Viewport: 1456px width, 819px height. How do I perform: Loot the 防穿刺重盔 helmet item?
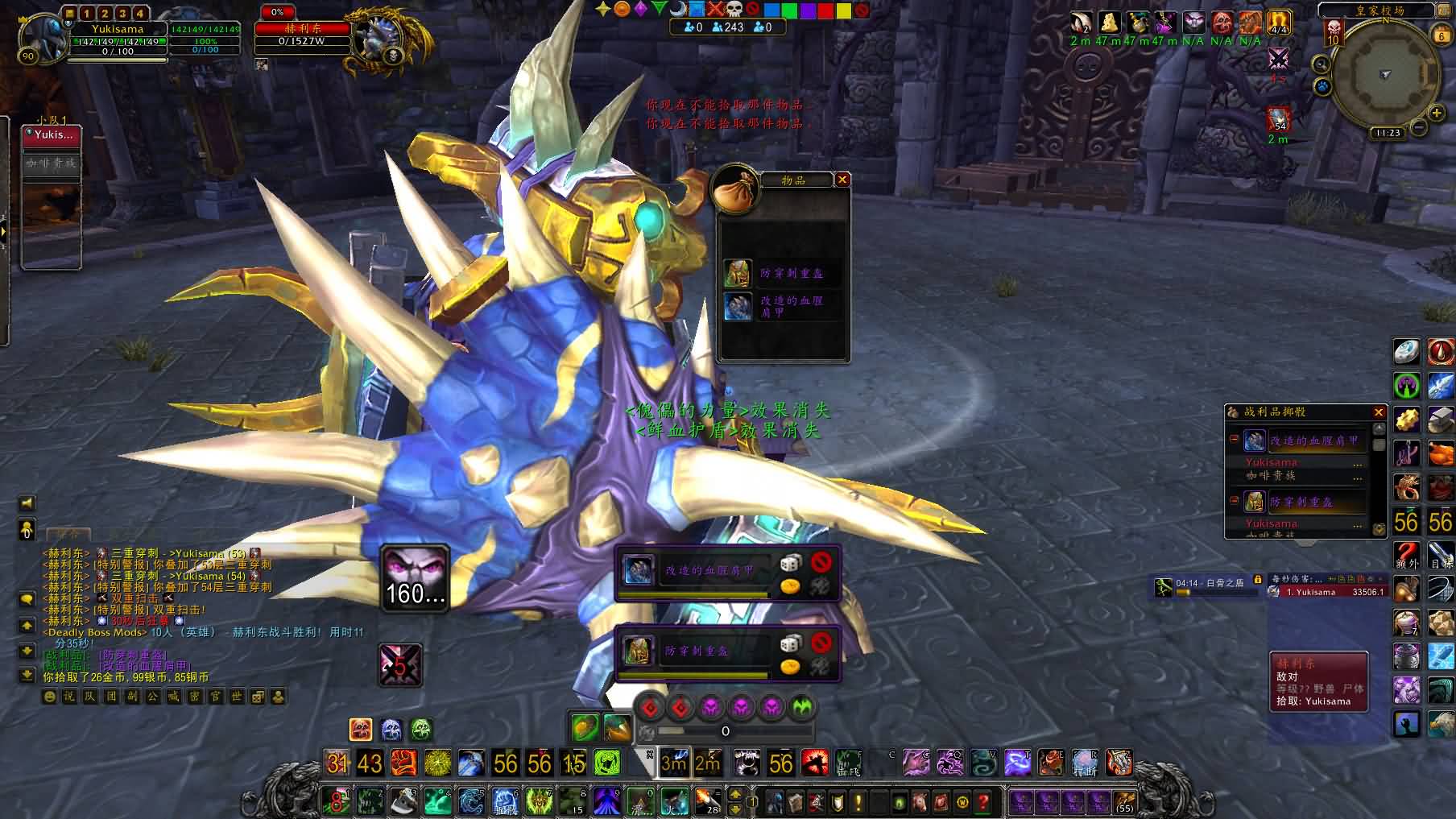click(x=738, y=274)
